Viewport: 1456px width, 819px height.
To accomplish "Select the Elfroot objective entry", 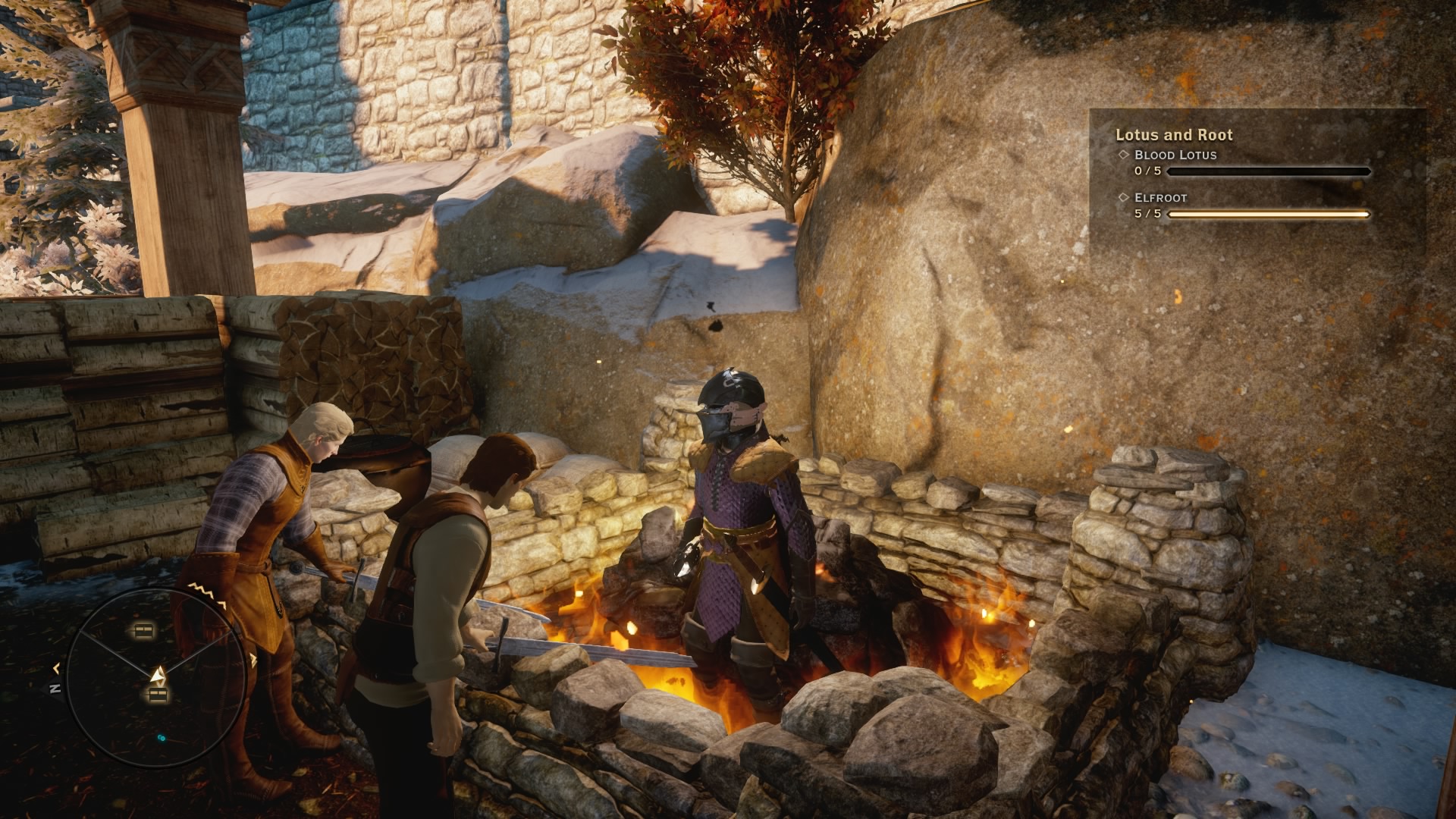I will pos(1160,198).
